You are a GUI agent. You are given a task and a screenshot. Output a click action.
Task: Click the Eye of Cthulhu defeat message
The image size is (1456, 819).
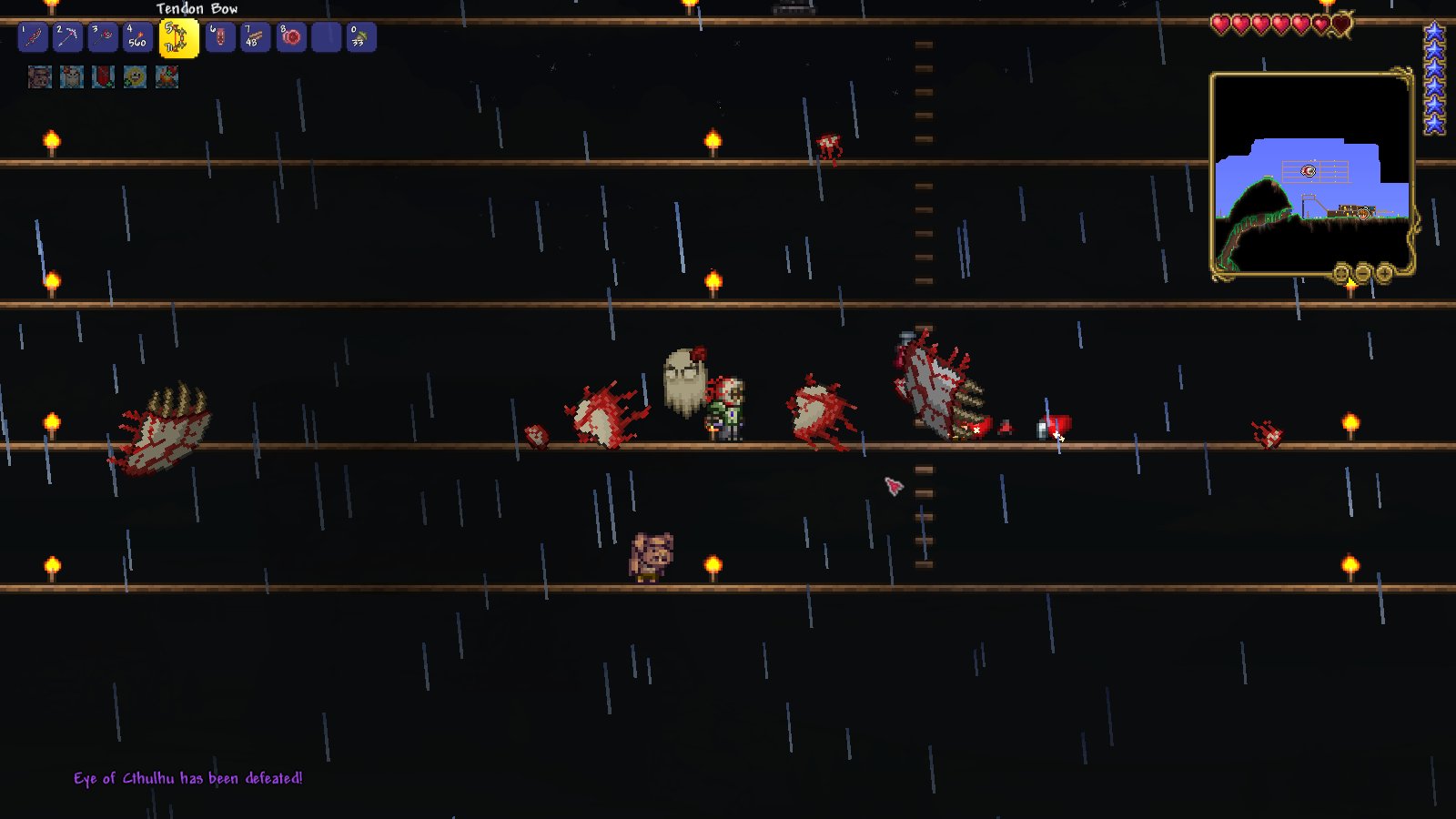pyautogui.click(x=188, y=778)
